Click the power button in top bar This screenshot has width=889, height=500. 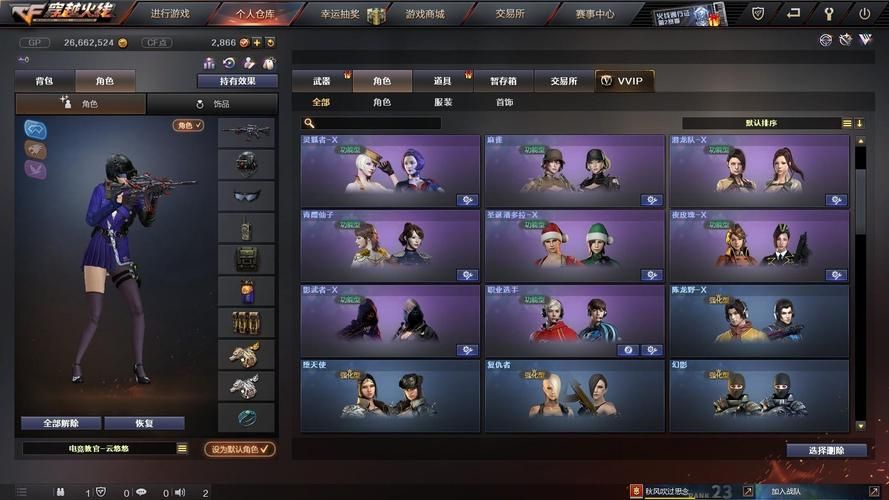point(865,14)
